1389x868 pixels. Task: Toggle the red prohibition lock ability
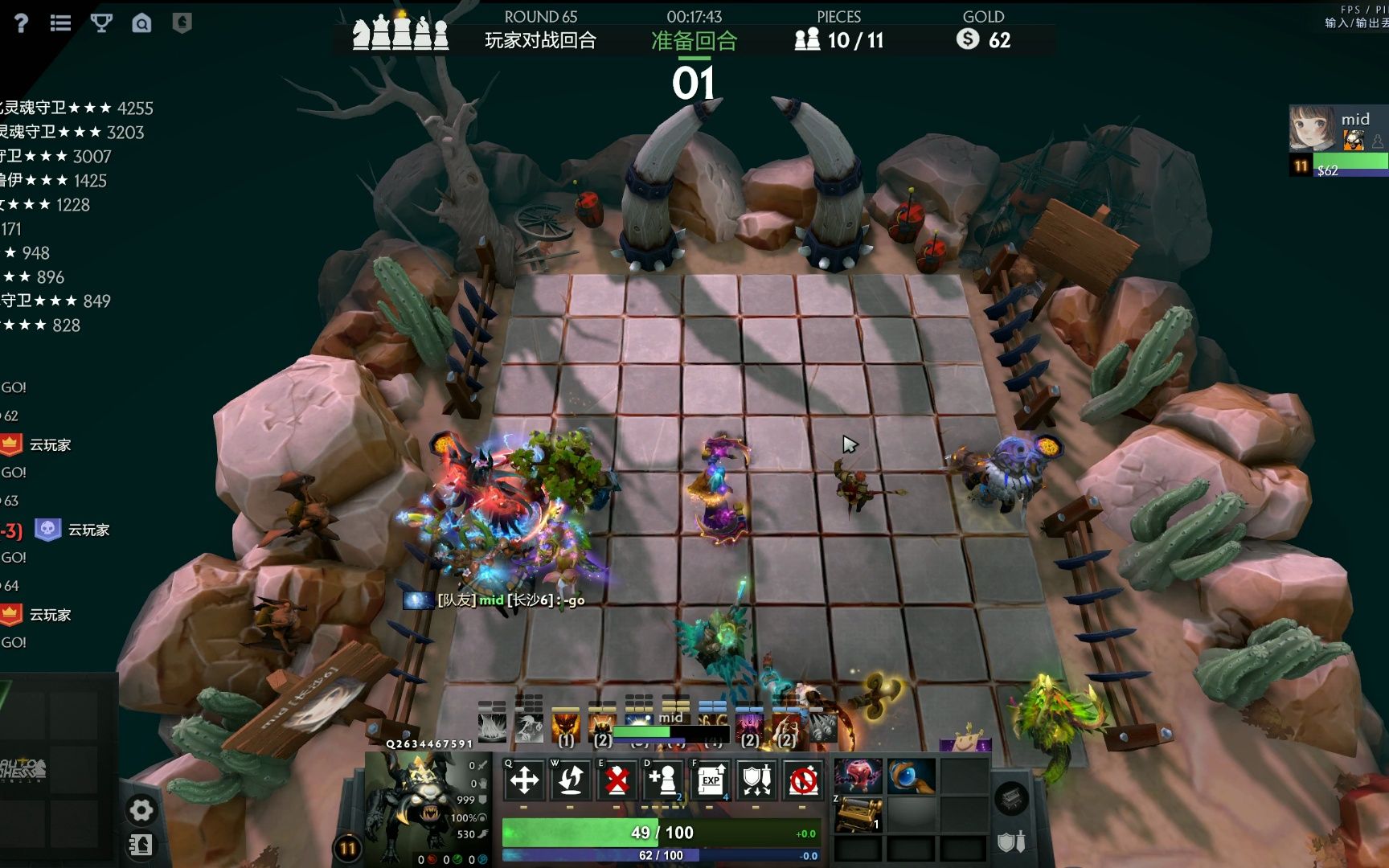(803, 780)
